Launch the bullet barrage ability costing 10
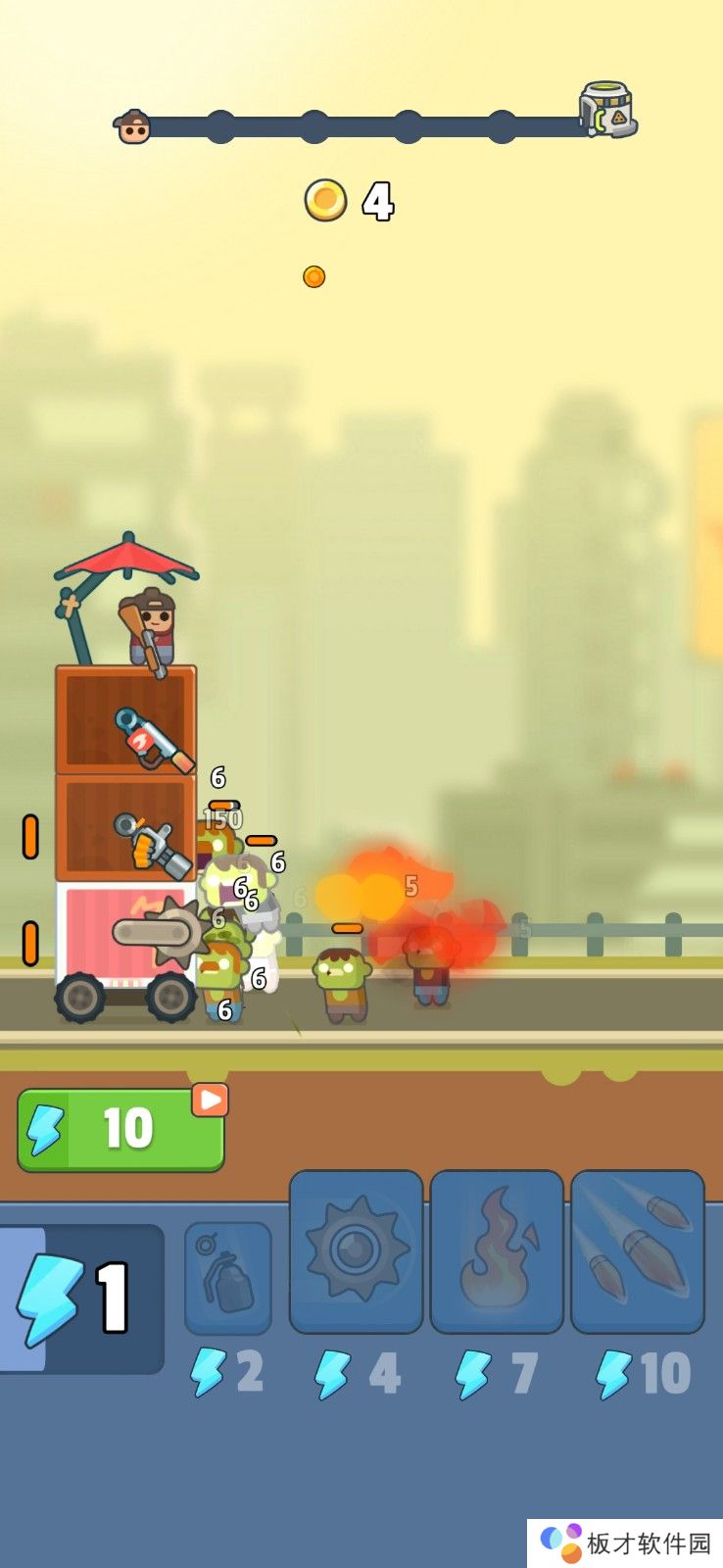Image resolution: width=723 pixels, height=1568 pixels. click(x=637, y=1251)
